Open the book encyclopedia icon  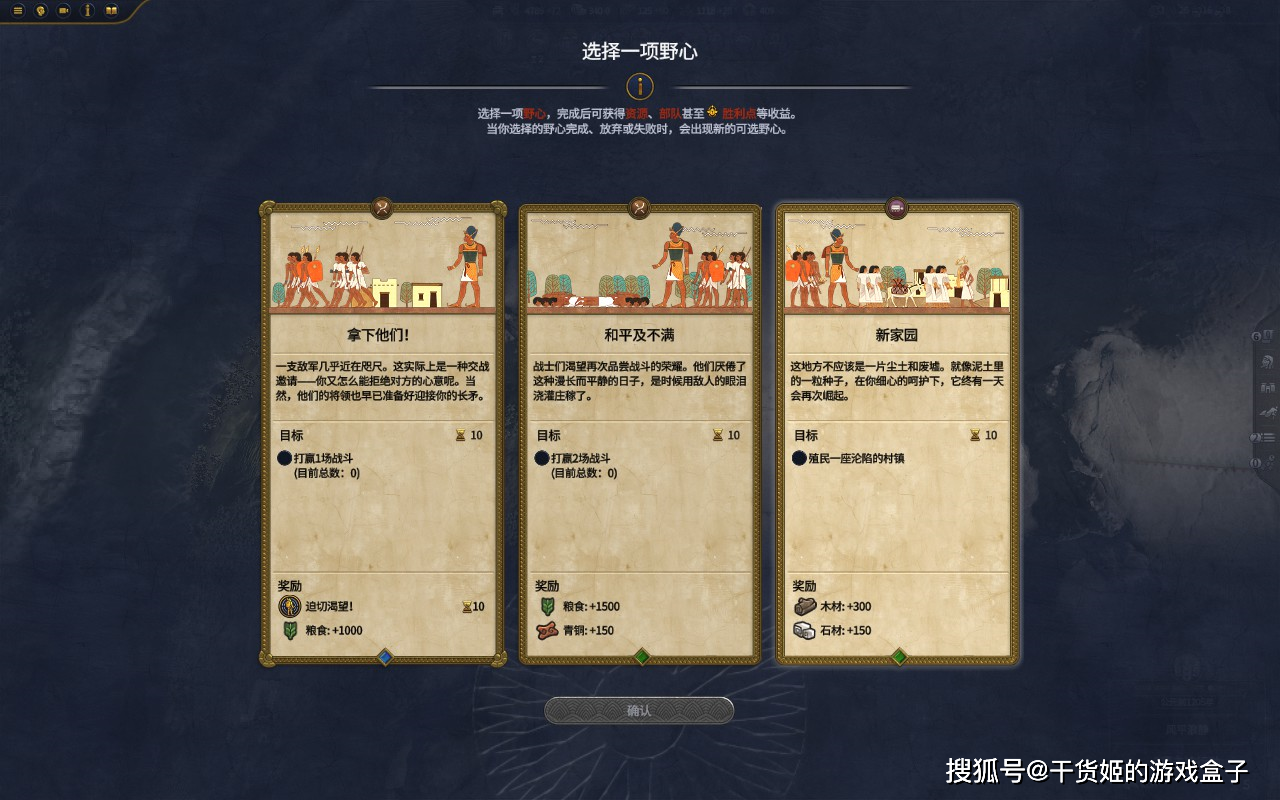pyautogui.click(x=111, y=11)
